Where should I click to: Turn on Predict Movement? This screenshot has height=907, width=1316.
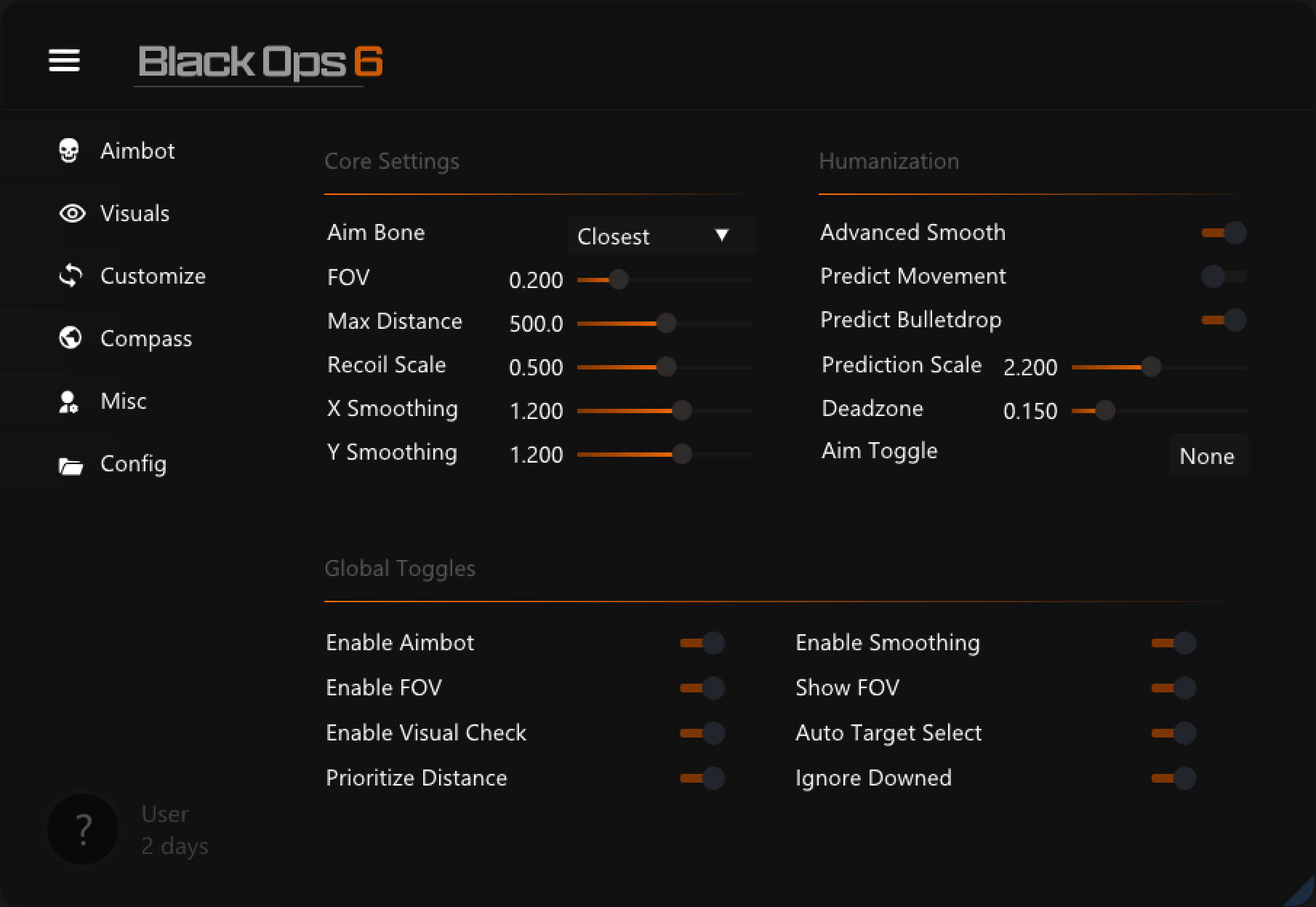click(1224, 276)
